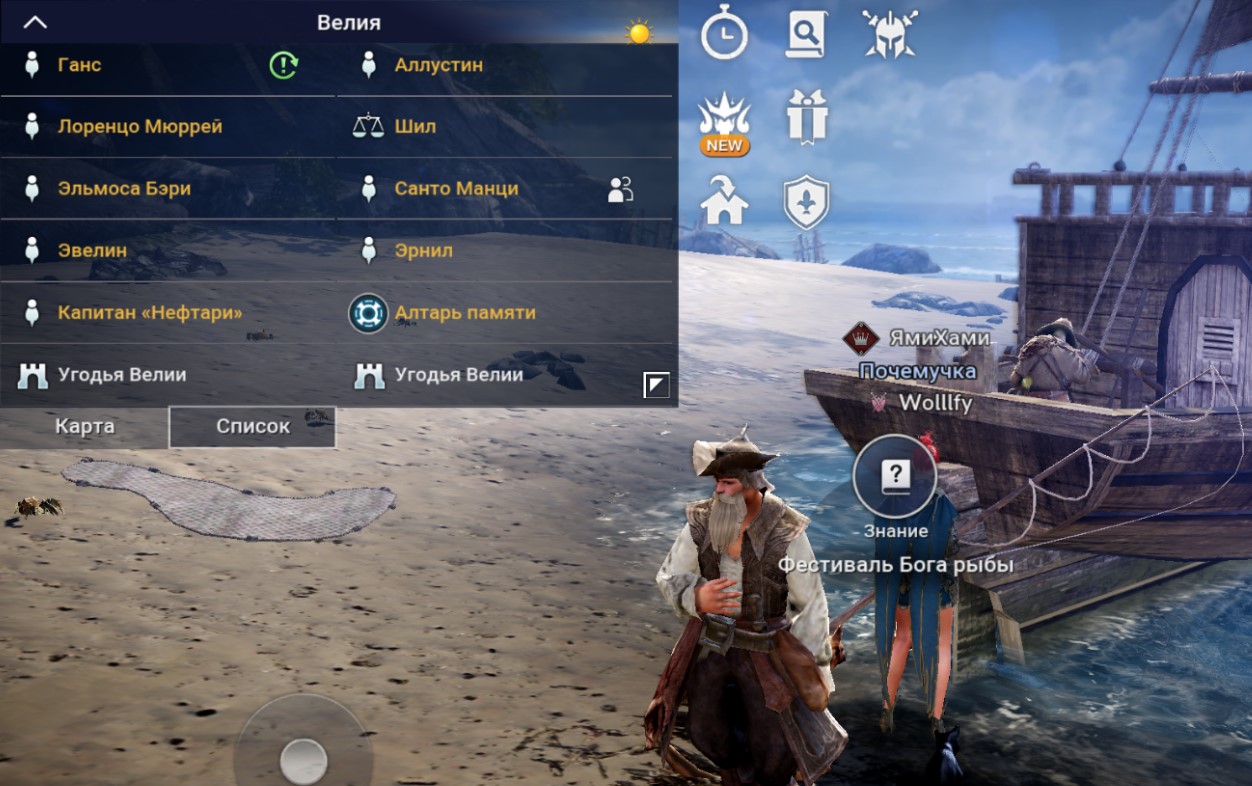This screenshot has width=1252, height=786.
Task: Select Санто Манци in the list
Action: (456, 188)
